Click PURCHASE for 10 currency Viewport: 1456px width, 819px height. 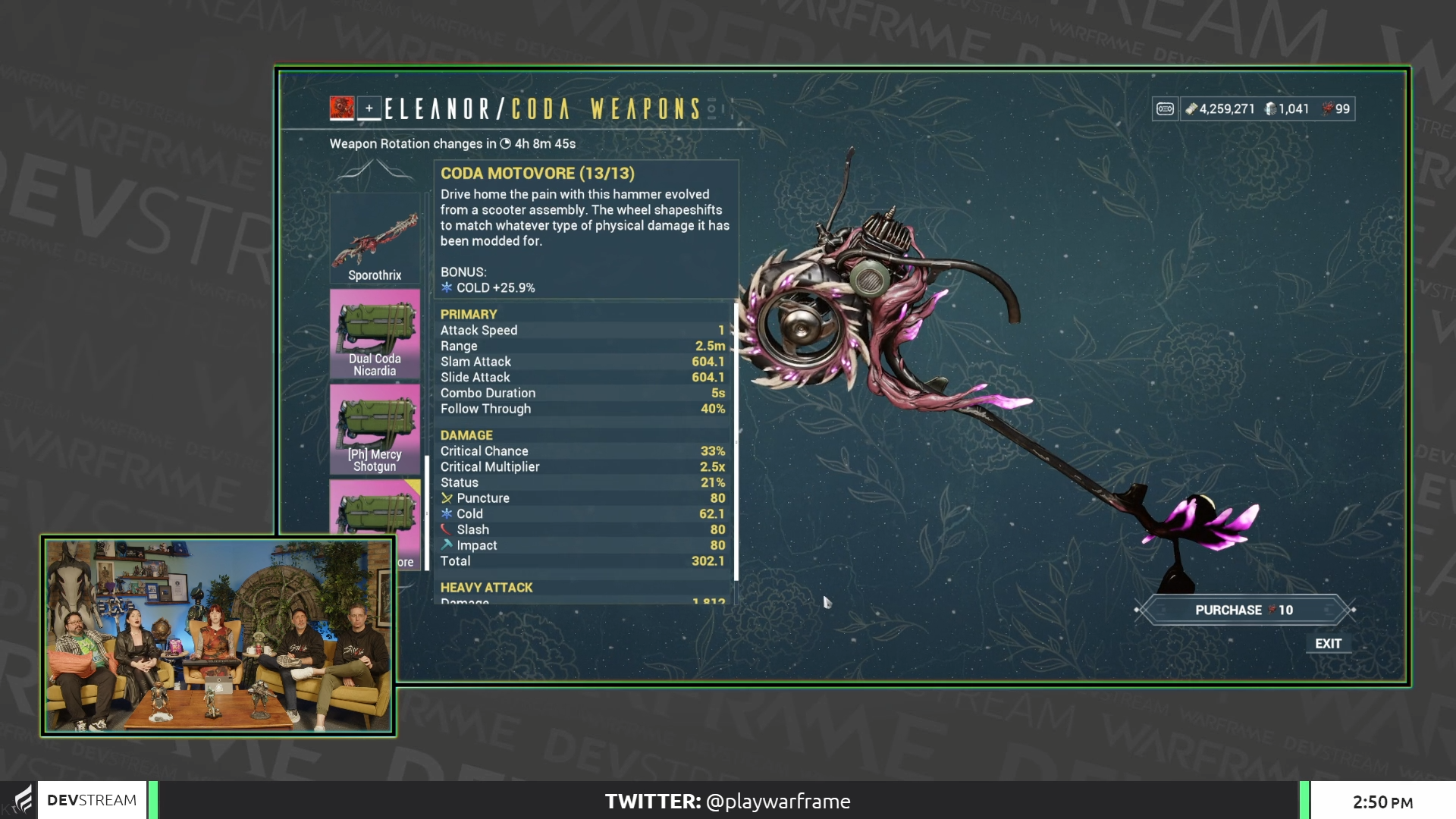pos(1244,609)
